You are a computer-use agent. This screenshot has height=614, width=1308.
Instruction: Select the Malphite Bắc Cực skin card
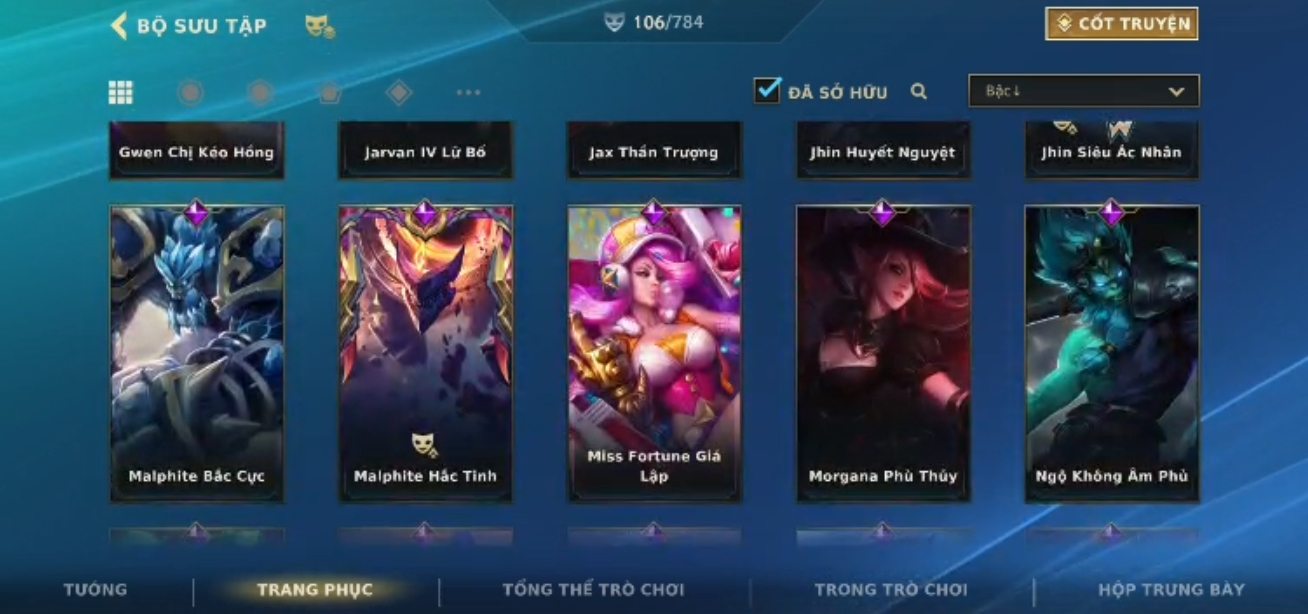point(197,353)
